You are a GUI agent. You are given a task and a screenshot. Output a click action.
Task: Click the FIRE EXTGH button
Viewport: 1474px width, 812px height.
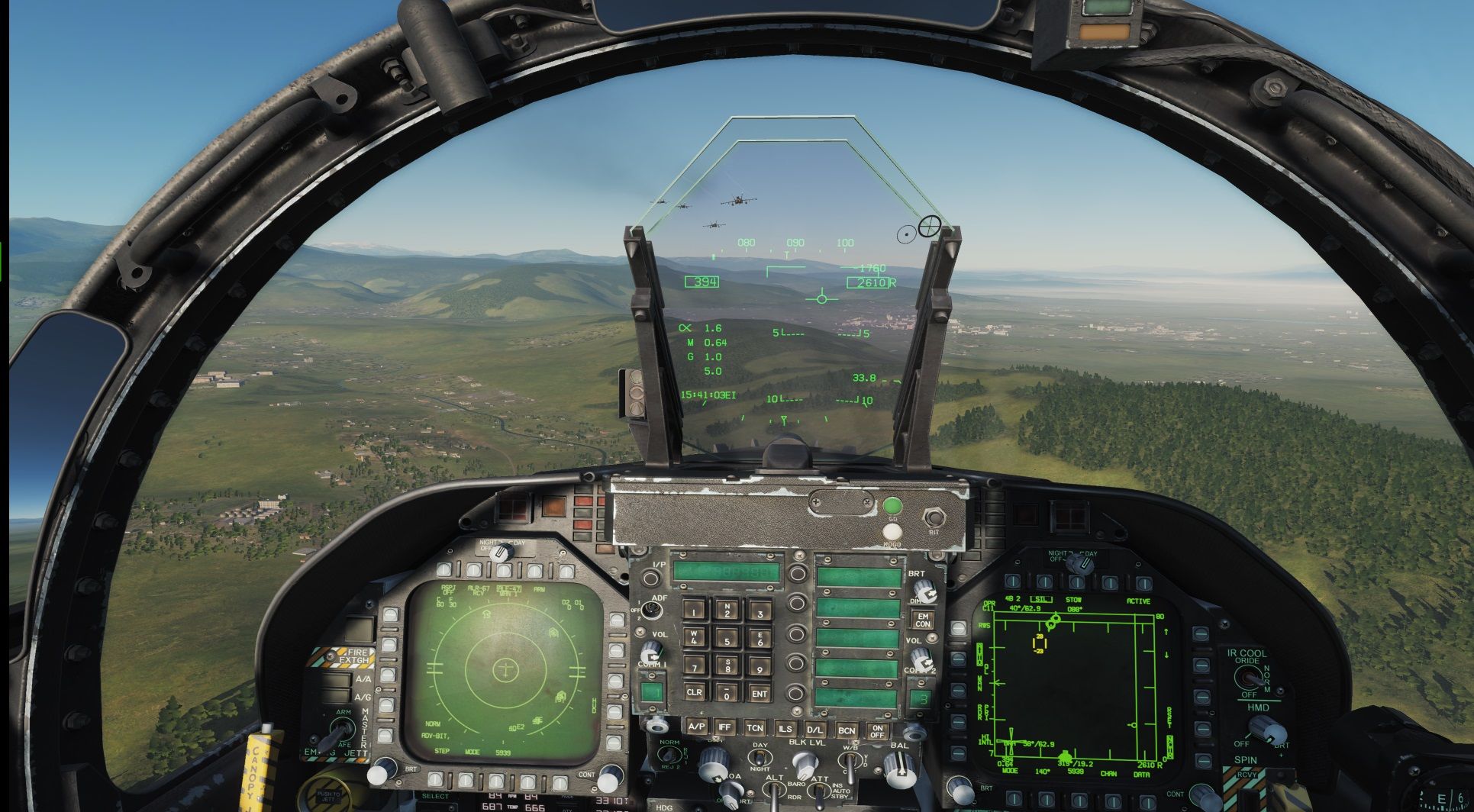point(351,656)
